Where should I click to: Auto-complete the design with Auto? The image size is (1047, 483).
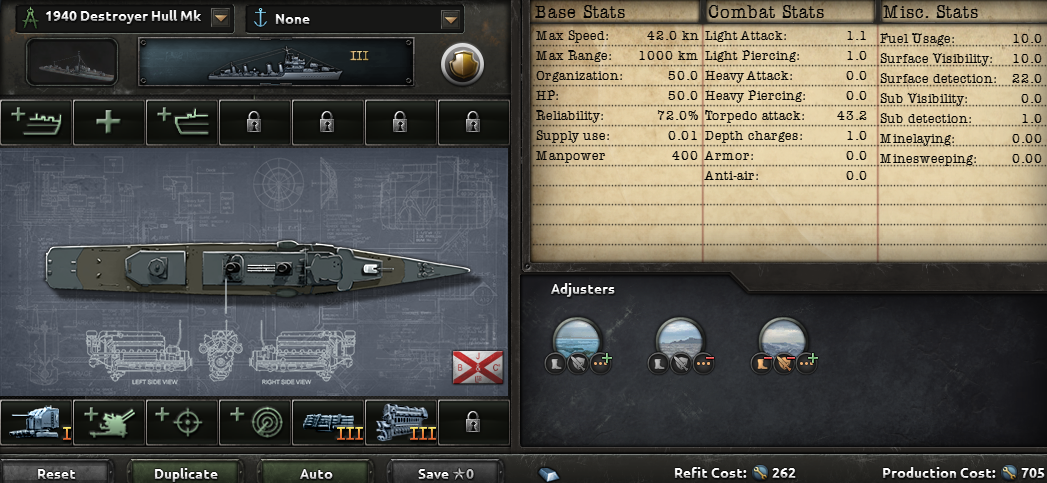click(316, 473)
